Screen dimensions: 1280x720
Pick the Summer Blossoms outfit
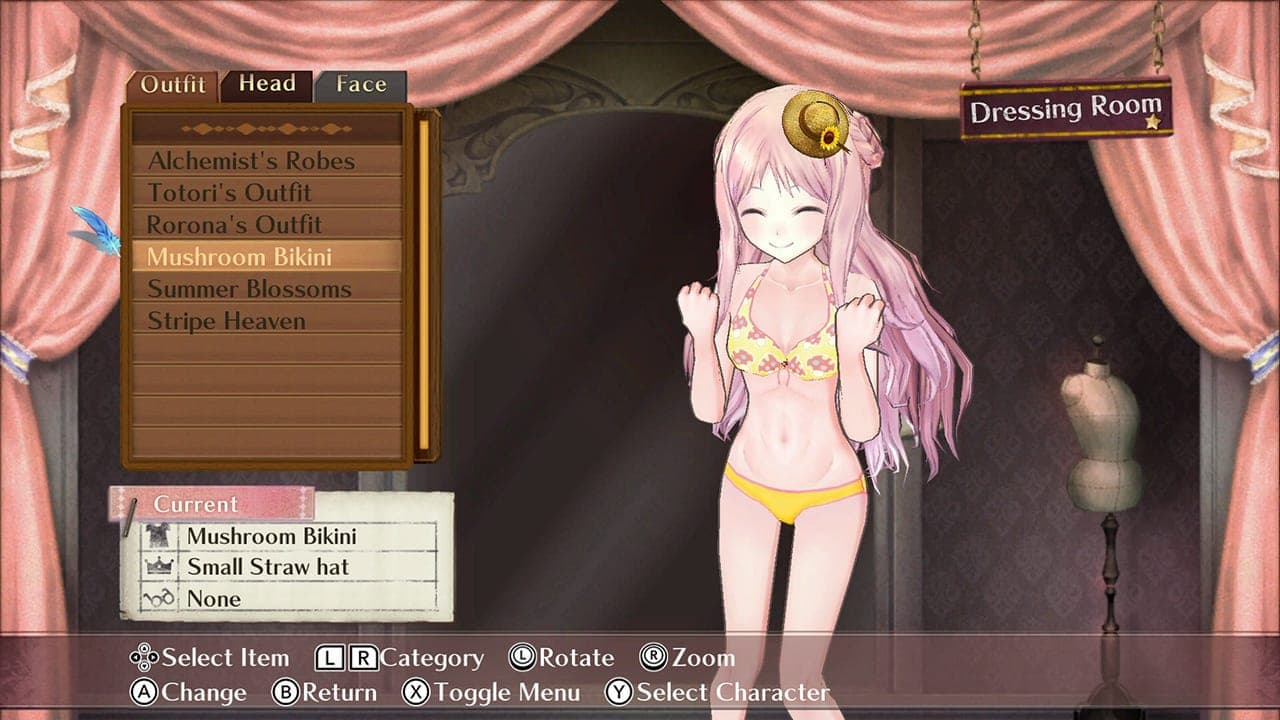click(248, 288)
